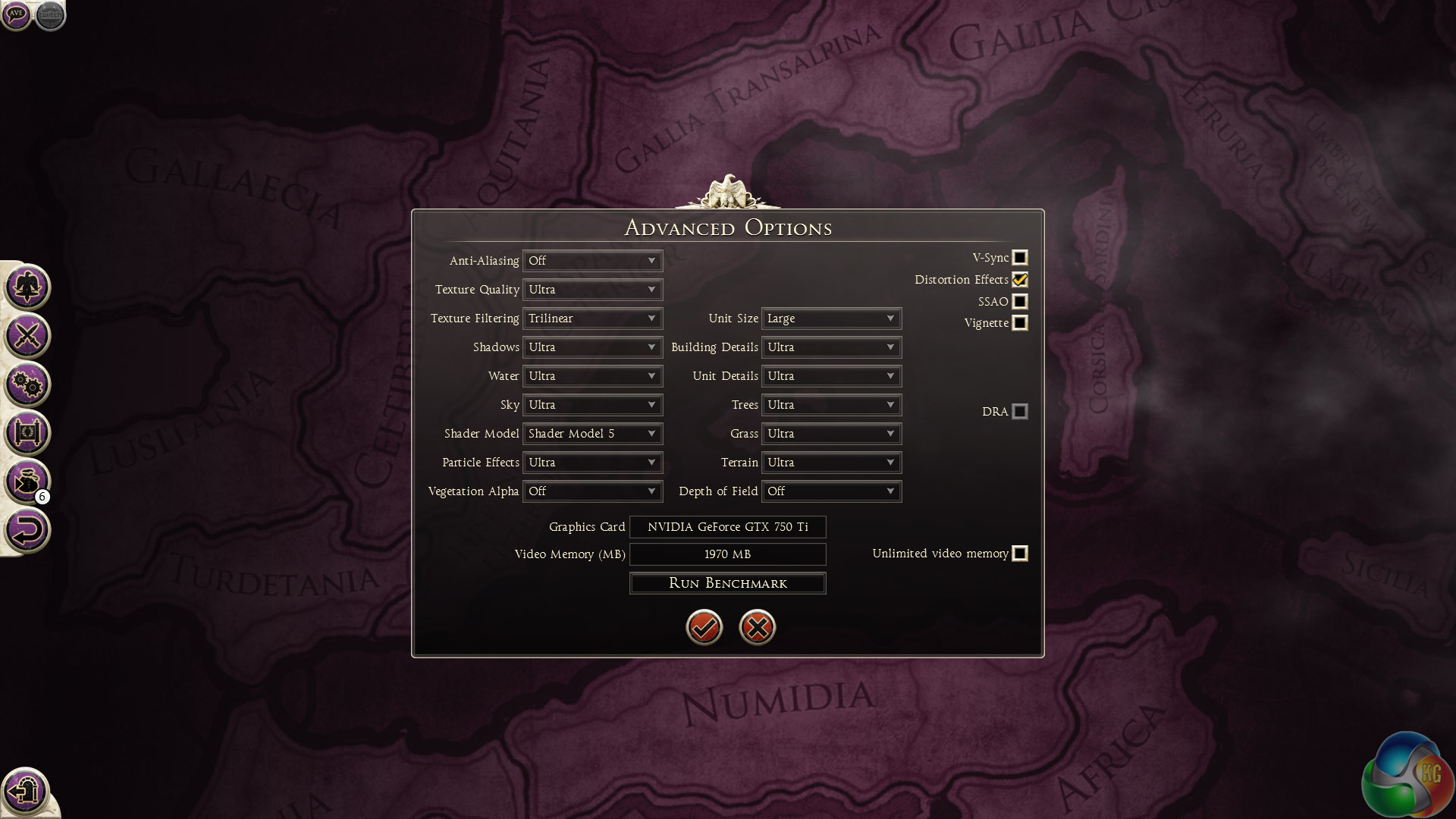Open the Depth of Field dropdown

coord(831,491)
